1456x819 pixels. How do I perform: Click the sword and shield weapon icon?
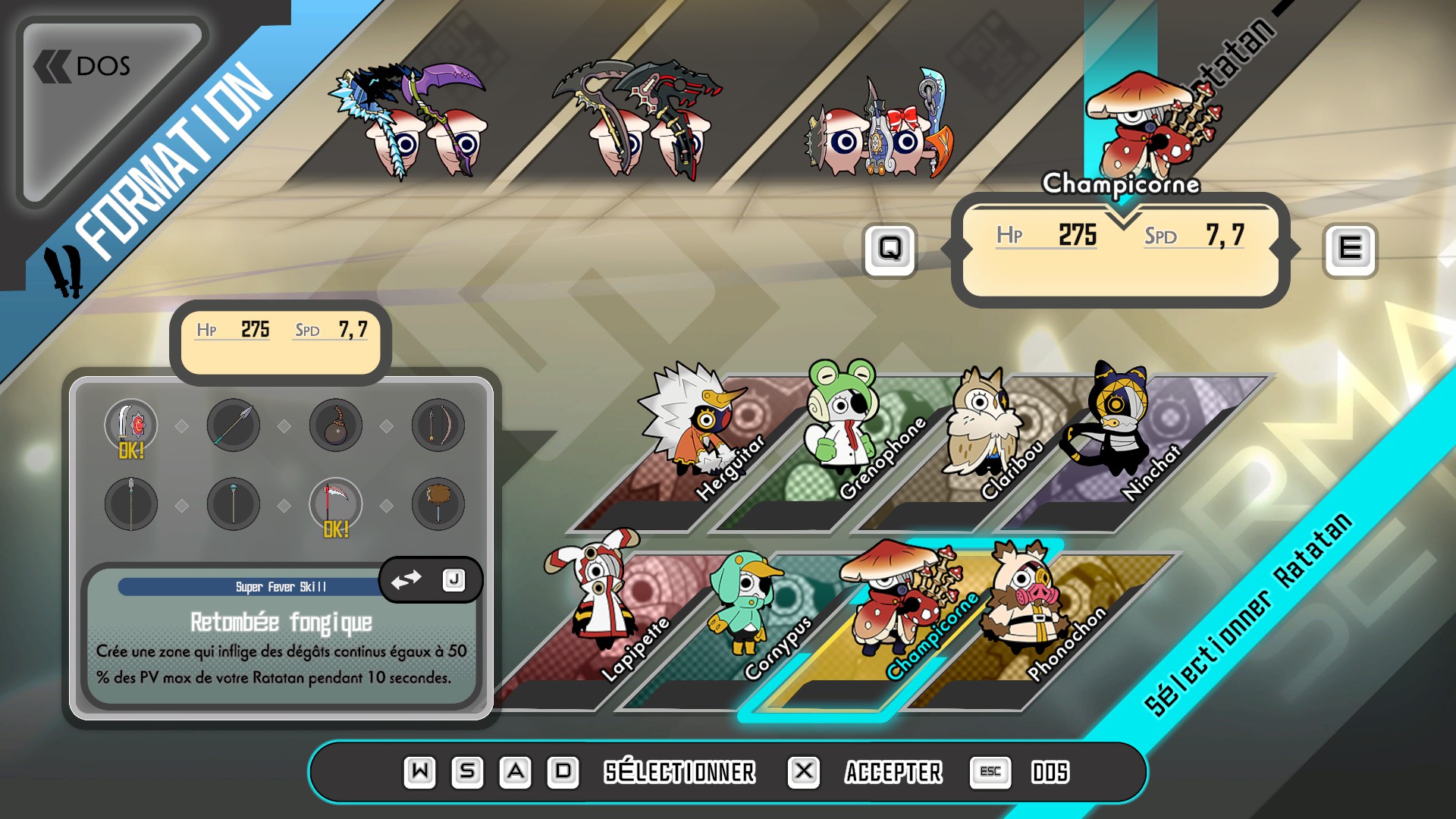click(x=131, y=425)
